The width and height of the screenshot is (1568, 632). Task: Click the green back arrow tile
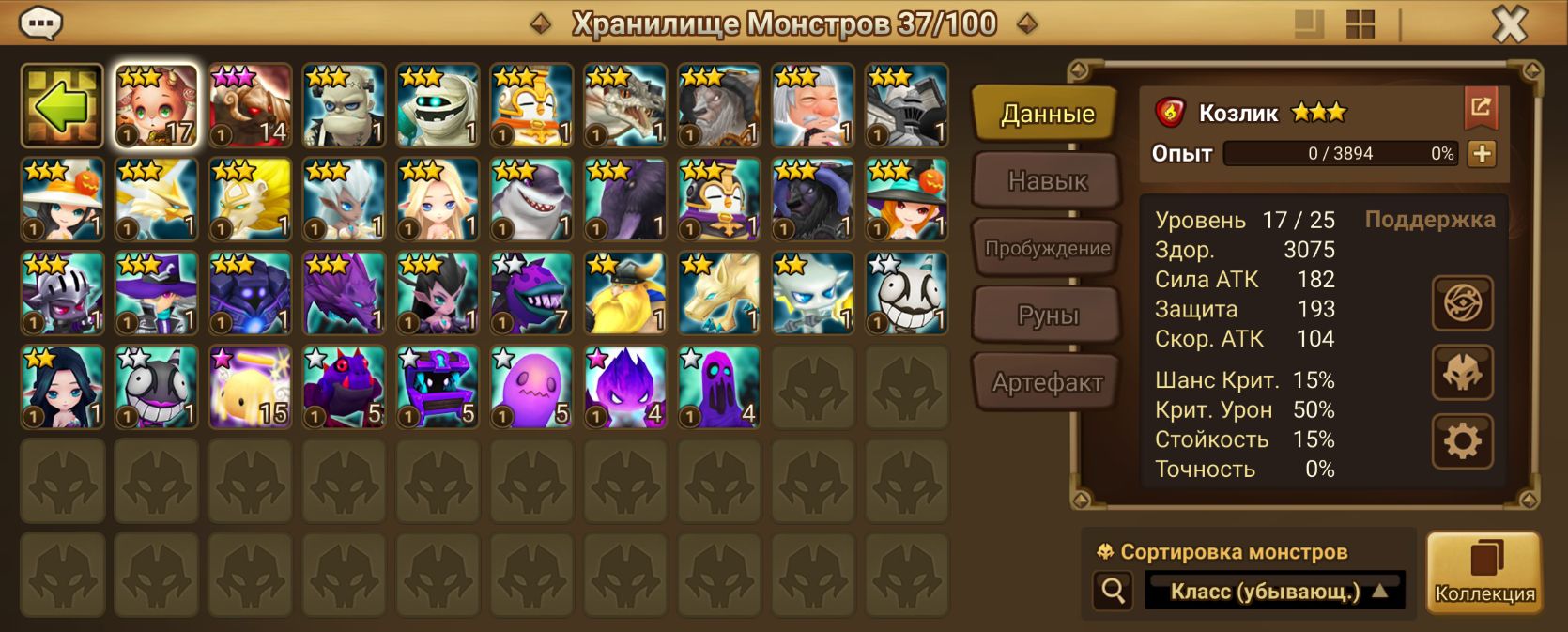click(x=62, y=106)
